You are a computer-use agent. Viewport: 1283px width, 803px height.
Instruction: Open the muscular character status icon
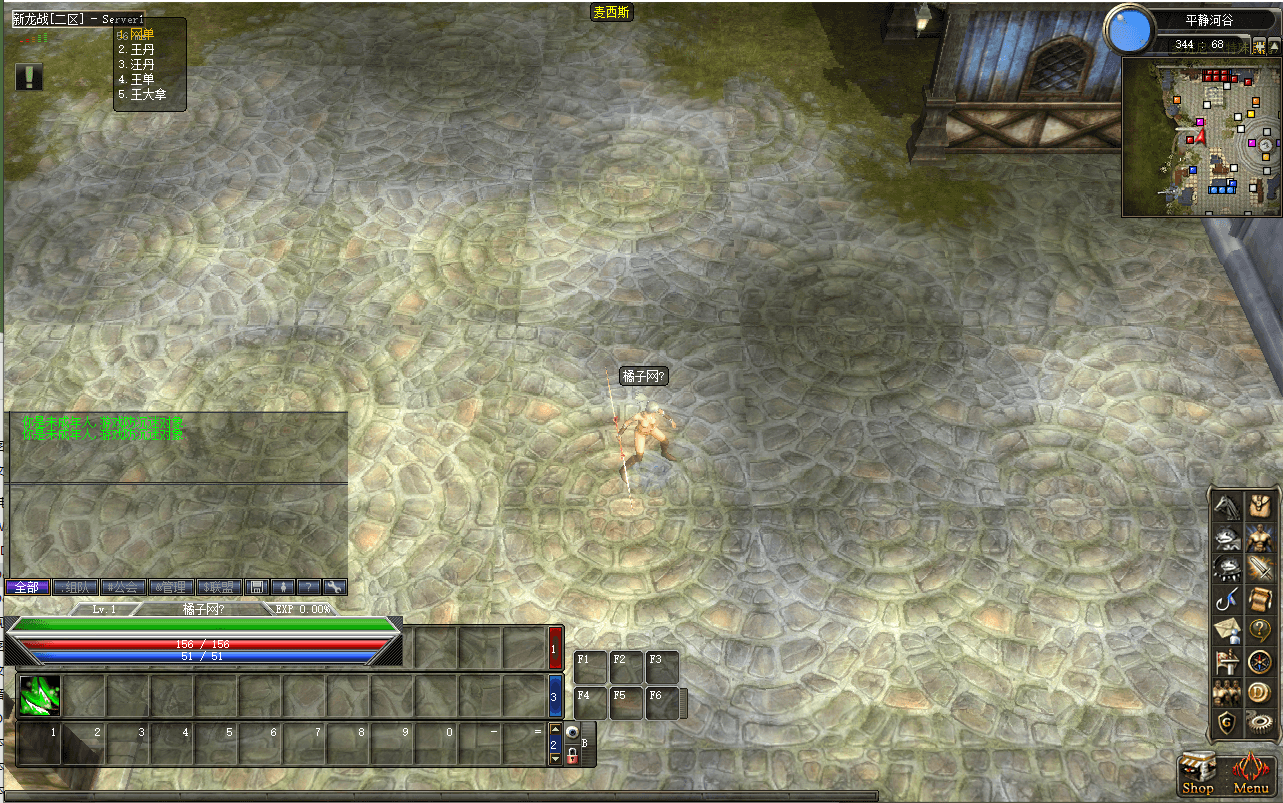point(1260,539)
